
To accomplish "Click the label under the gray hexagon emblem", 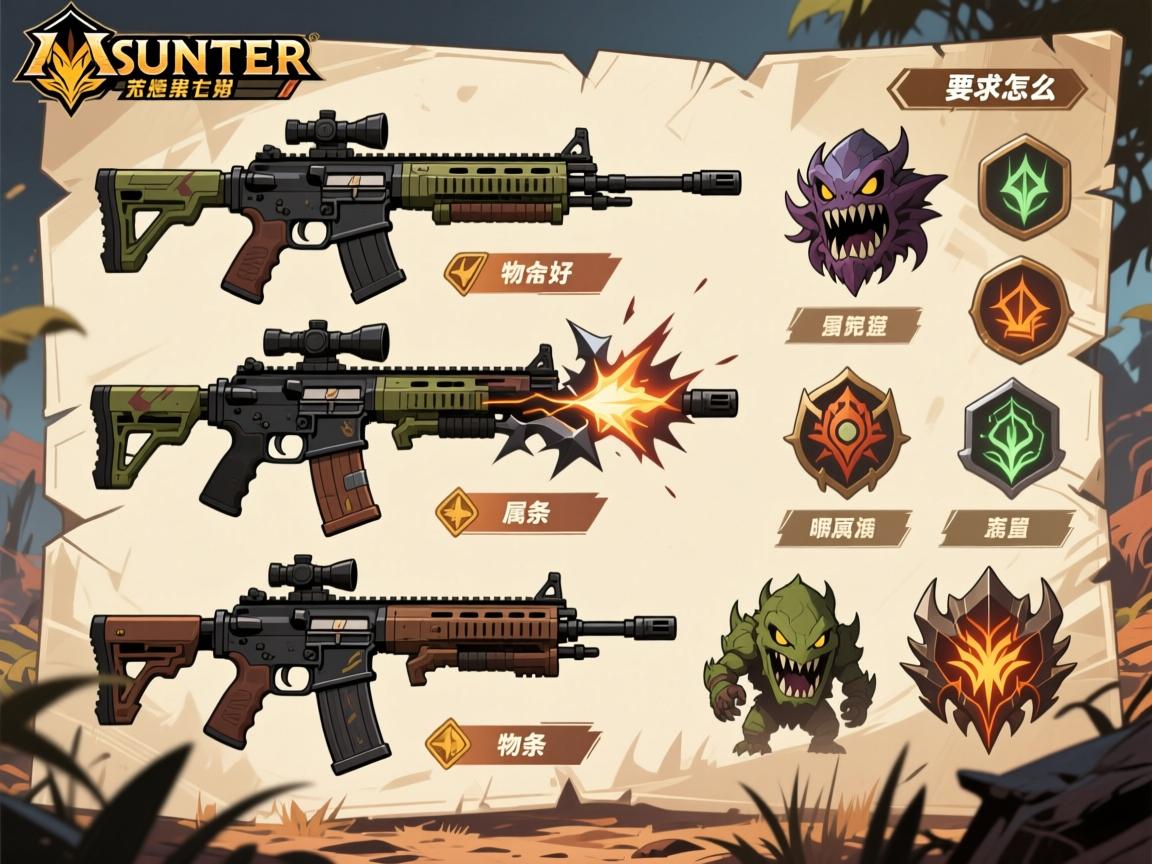I will pos(1007,527).
